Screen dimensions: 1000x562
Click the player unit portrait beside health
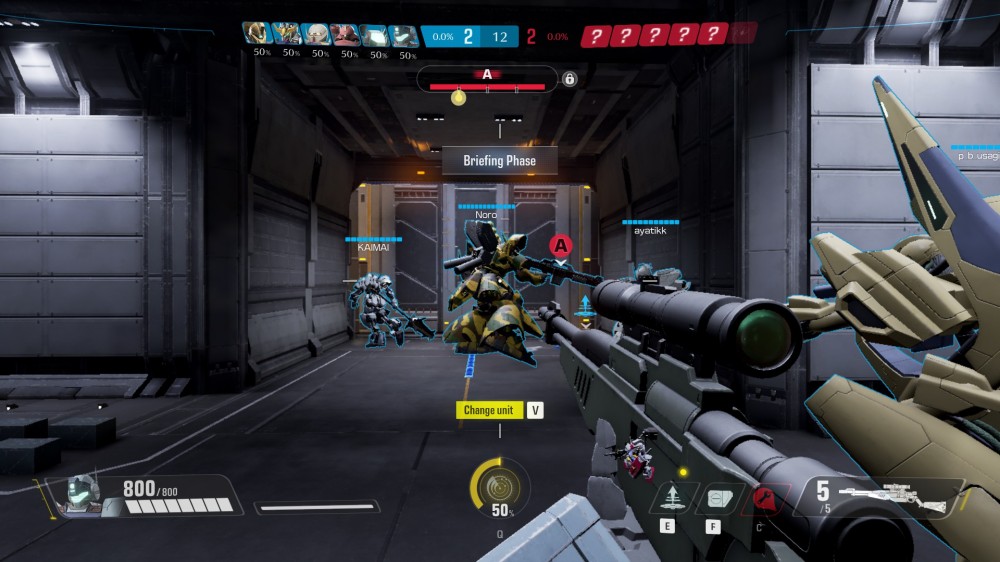coord(84,495)
